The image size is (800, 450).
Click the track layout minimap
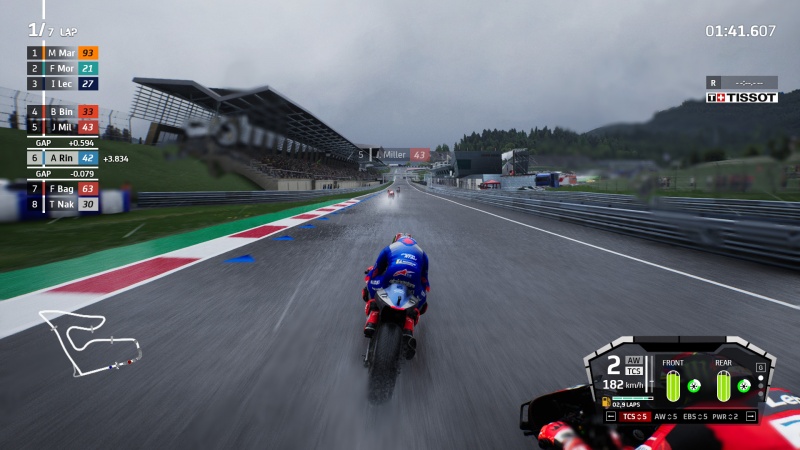click(x=89, y=340)
